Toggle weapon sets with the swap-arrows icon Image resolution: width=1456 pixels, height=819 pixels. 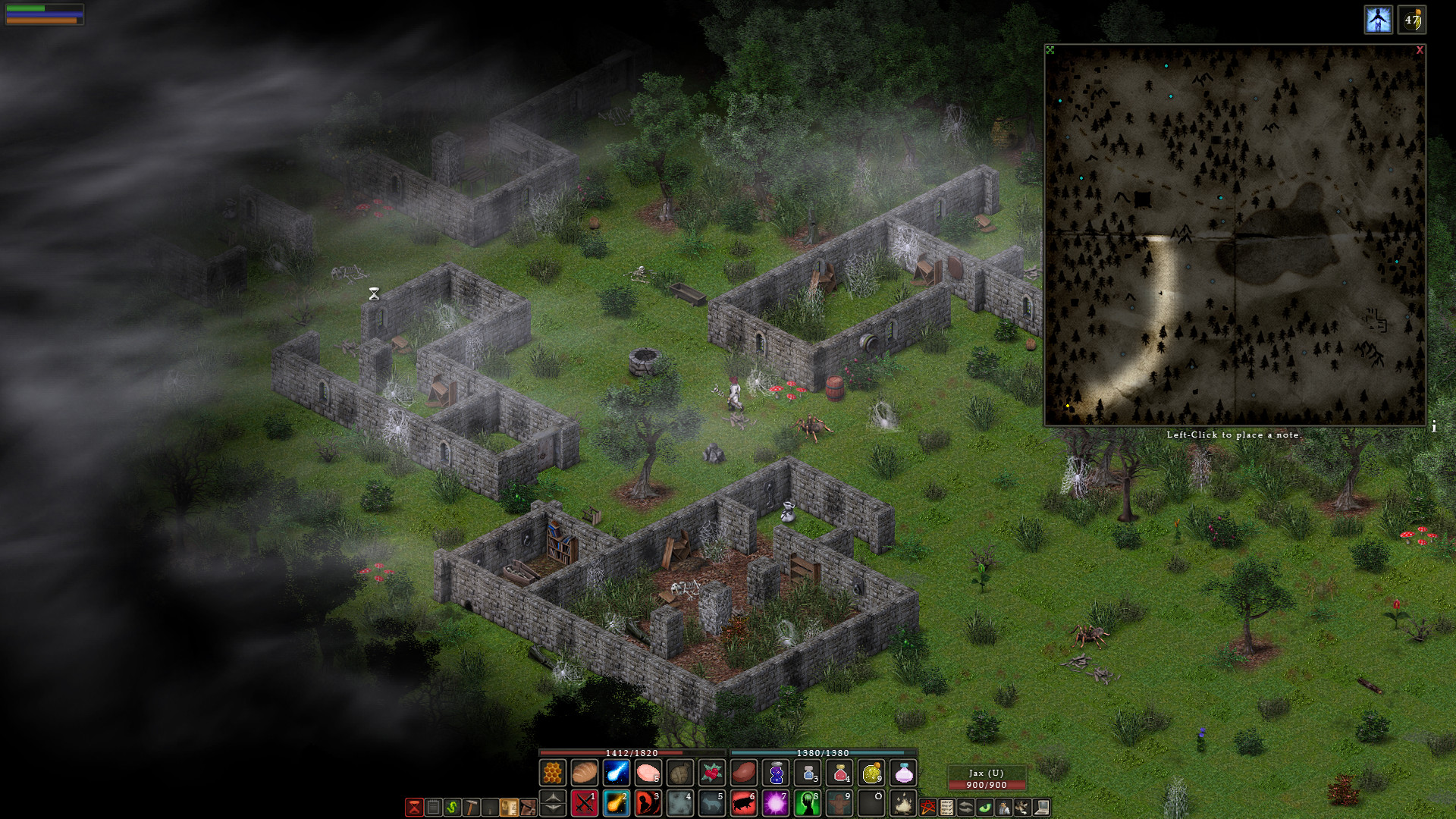[x=965, y=805]
